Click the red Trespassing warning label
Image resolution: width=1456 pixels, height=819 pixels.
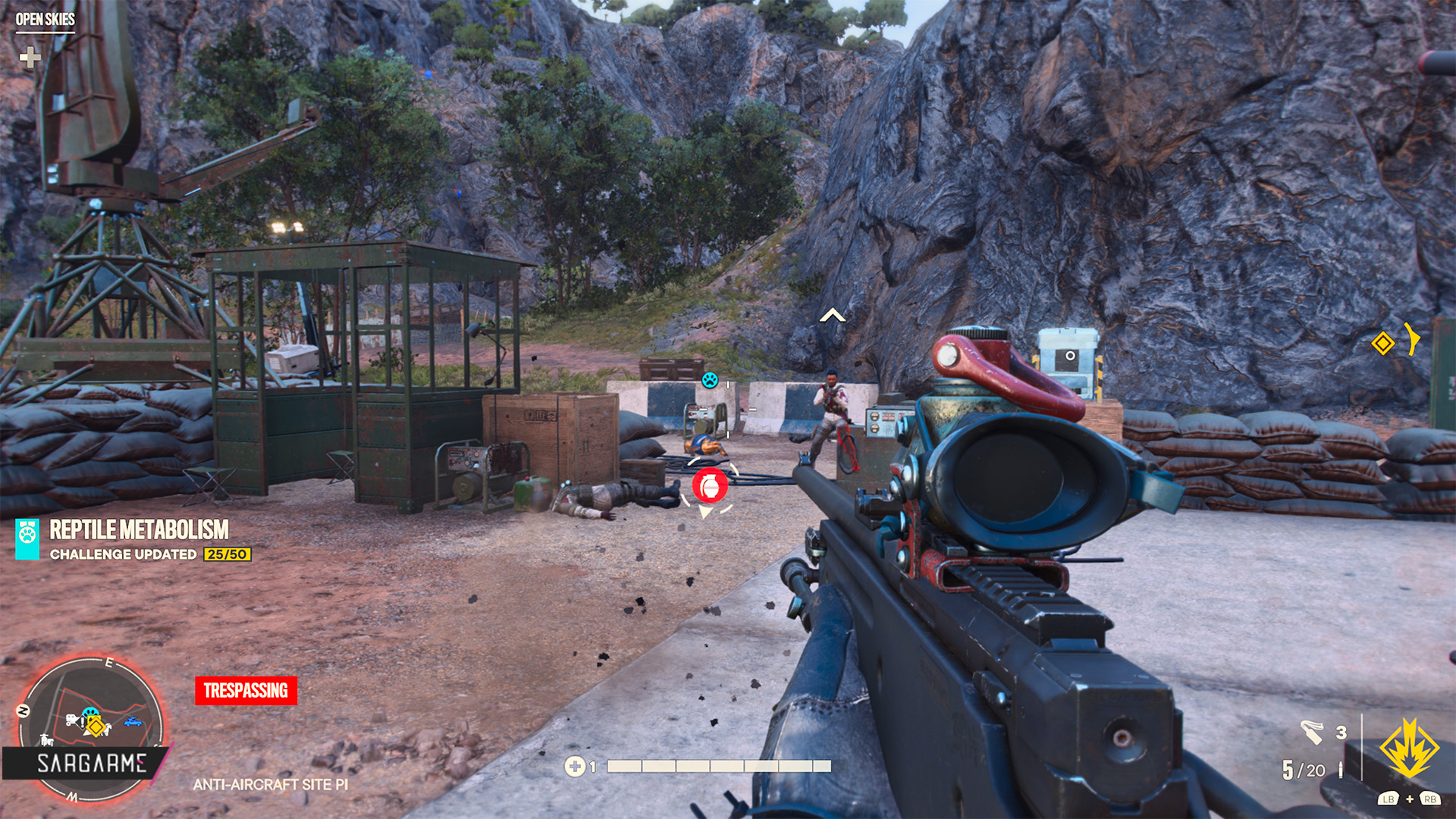click(x=246, y=691)
